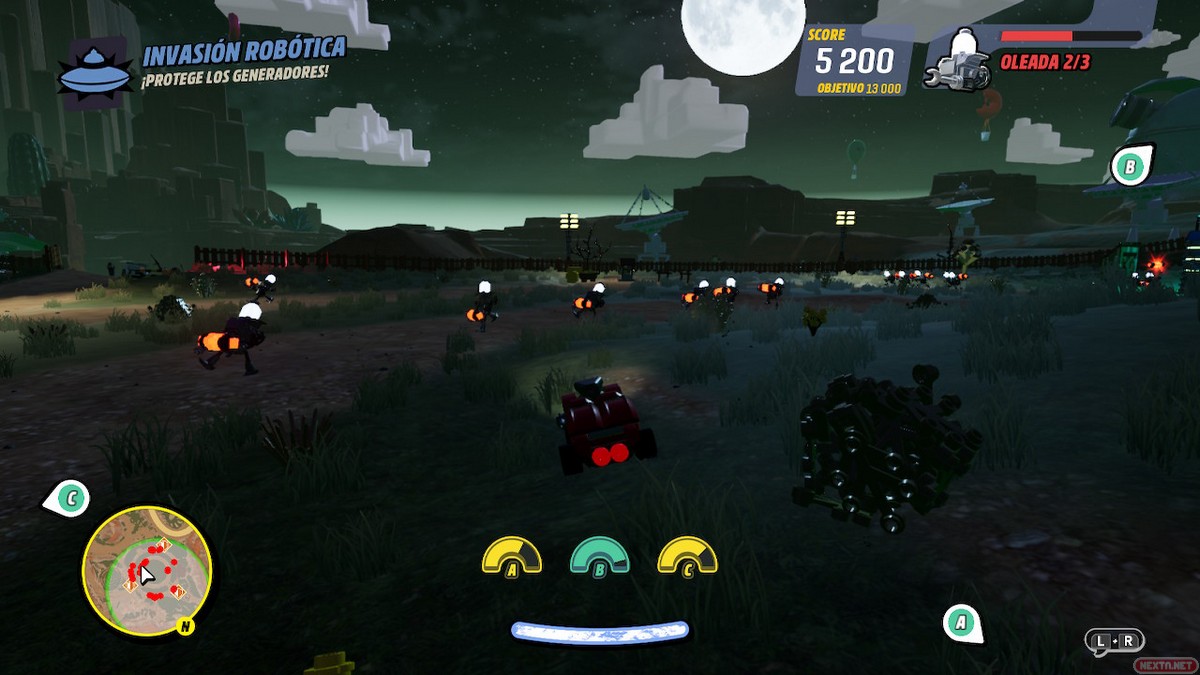
Task: Click the generator A waypoint marker
Action: [961, 623]
